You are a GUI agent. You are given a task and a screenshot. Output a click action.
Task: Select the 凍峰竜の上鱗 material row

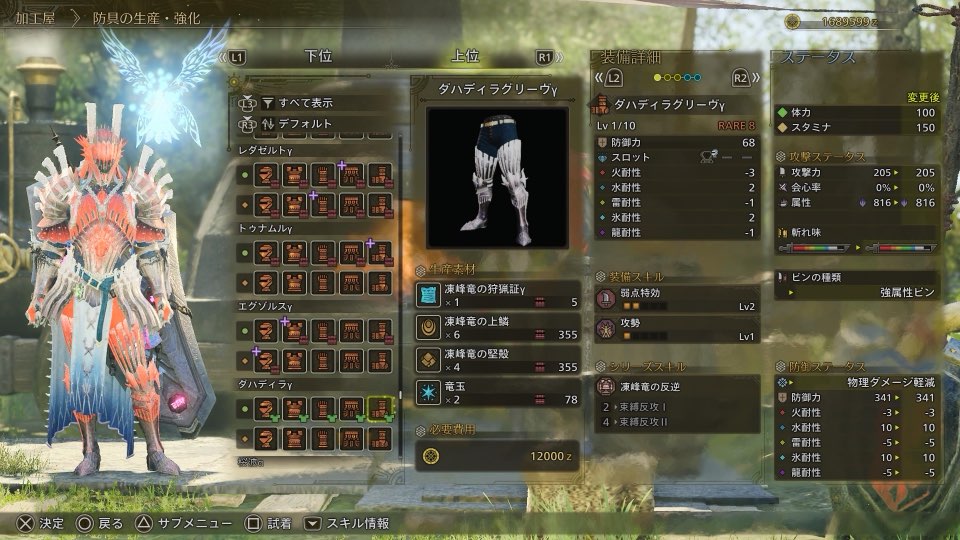pyautogui.click(x=497, y=327)
